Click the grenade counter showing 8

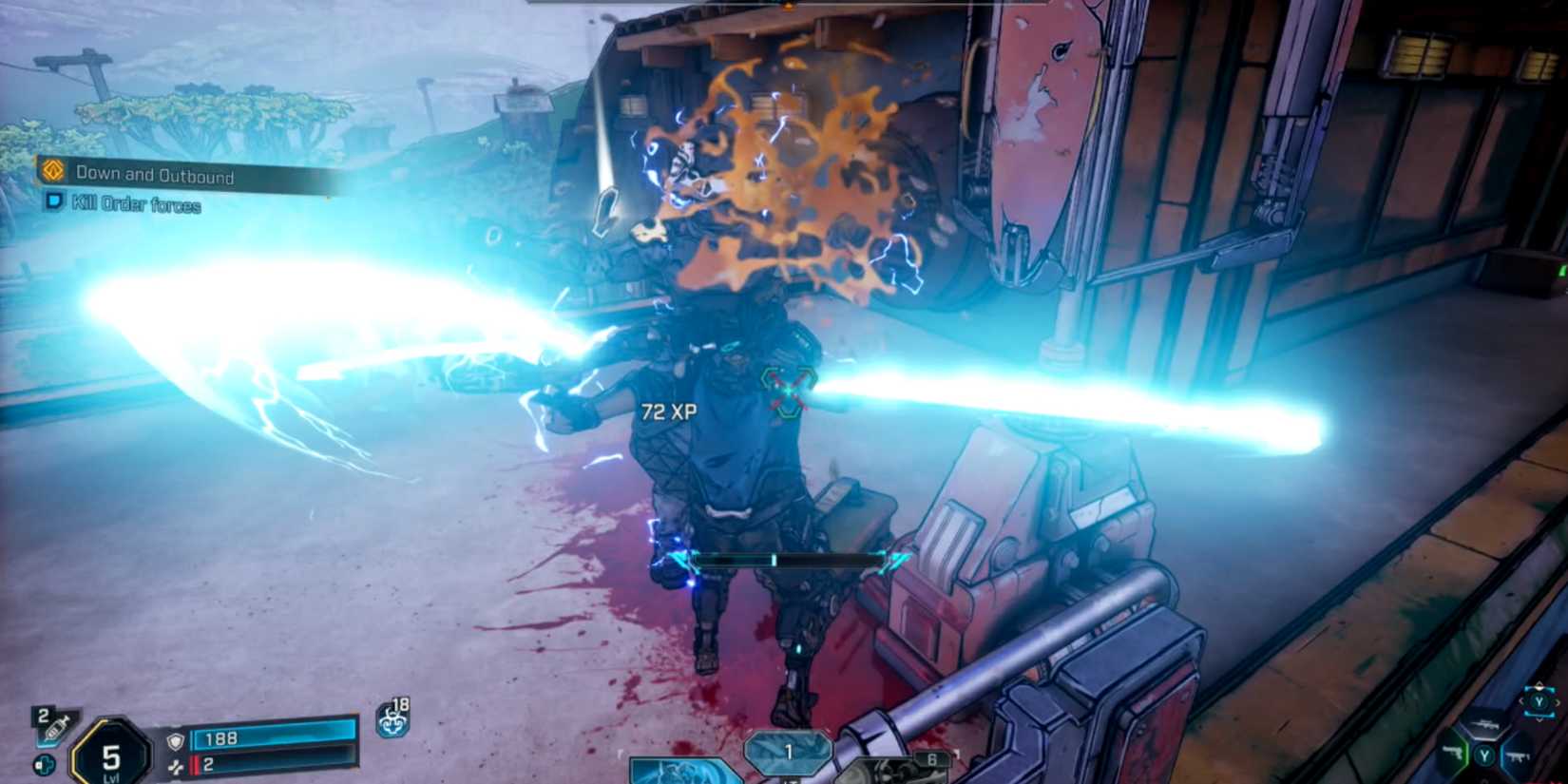click(931, 757)
